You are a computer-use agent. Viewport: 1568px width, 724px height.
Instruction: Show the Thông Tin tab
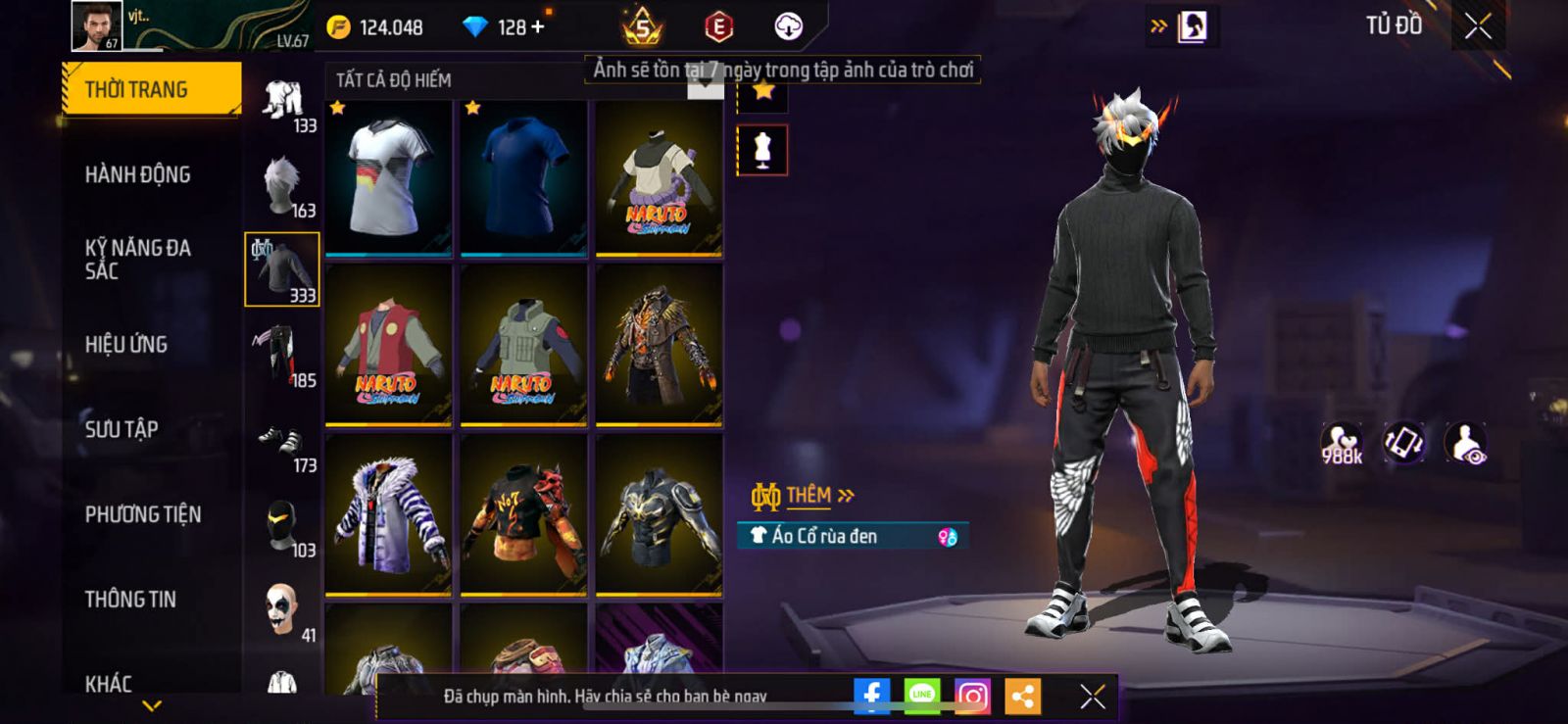tap(130, 600)
